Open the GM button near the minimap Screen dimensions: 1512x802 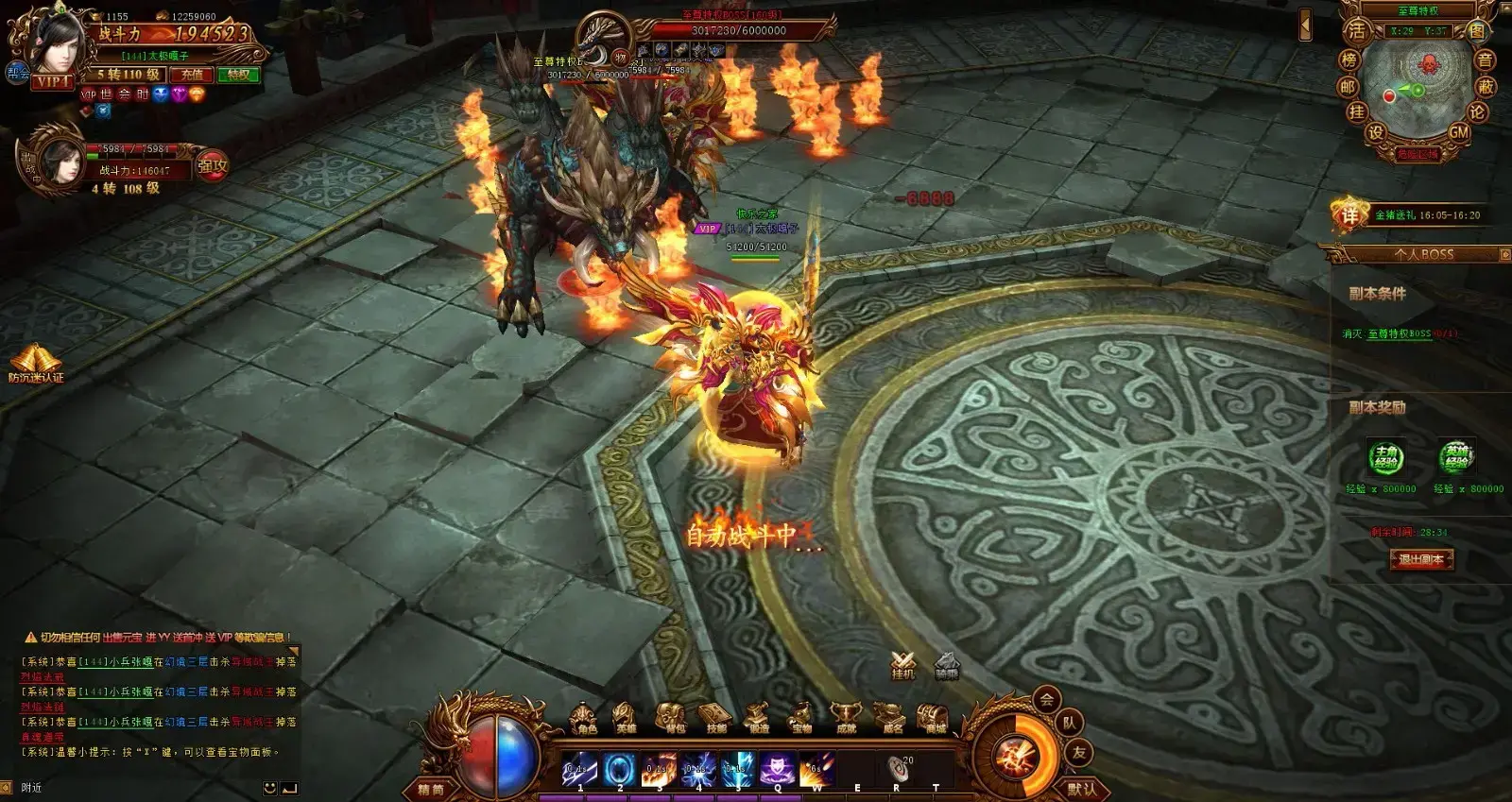tap(1458, 133)
